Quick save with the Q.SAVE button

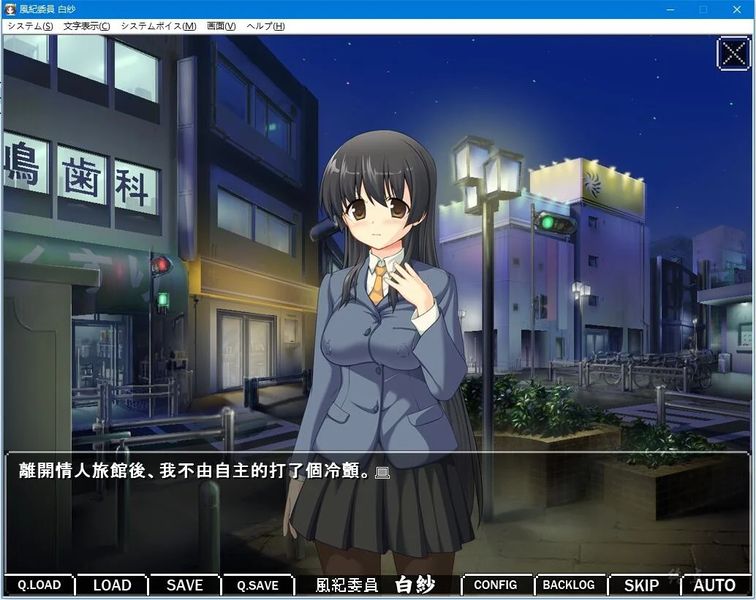(257, 586)
